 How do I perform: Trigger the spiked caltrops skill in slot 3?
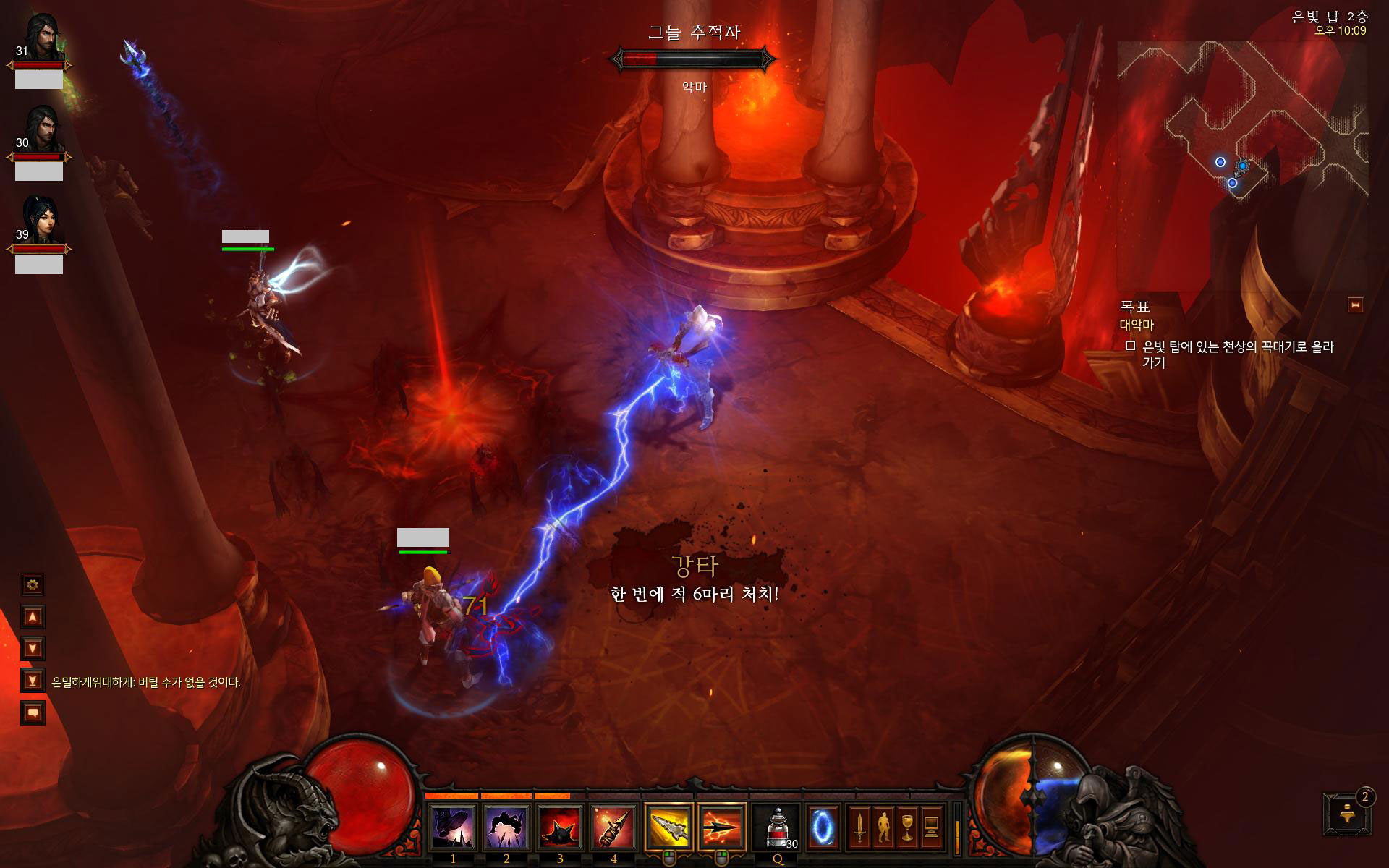point(559,826)
